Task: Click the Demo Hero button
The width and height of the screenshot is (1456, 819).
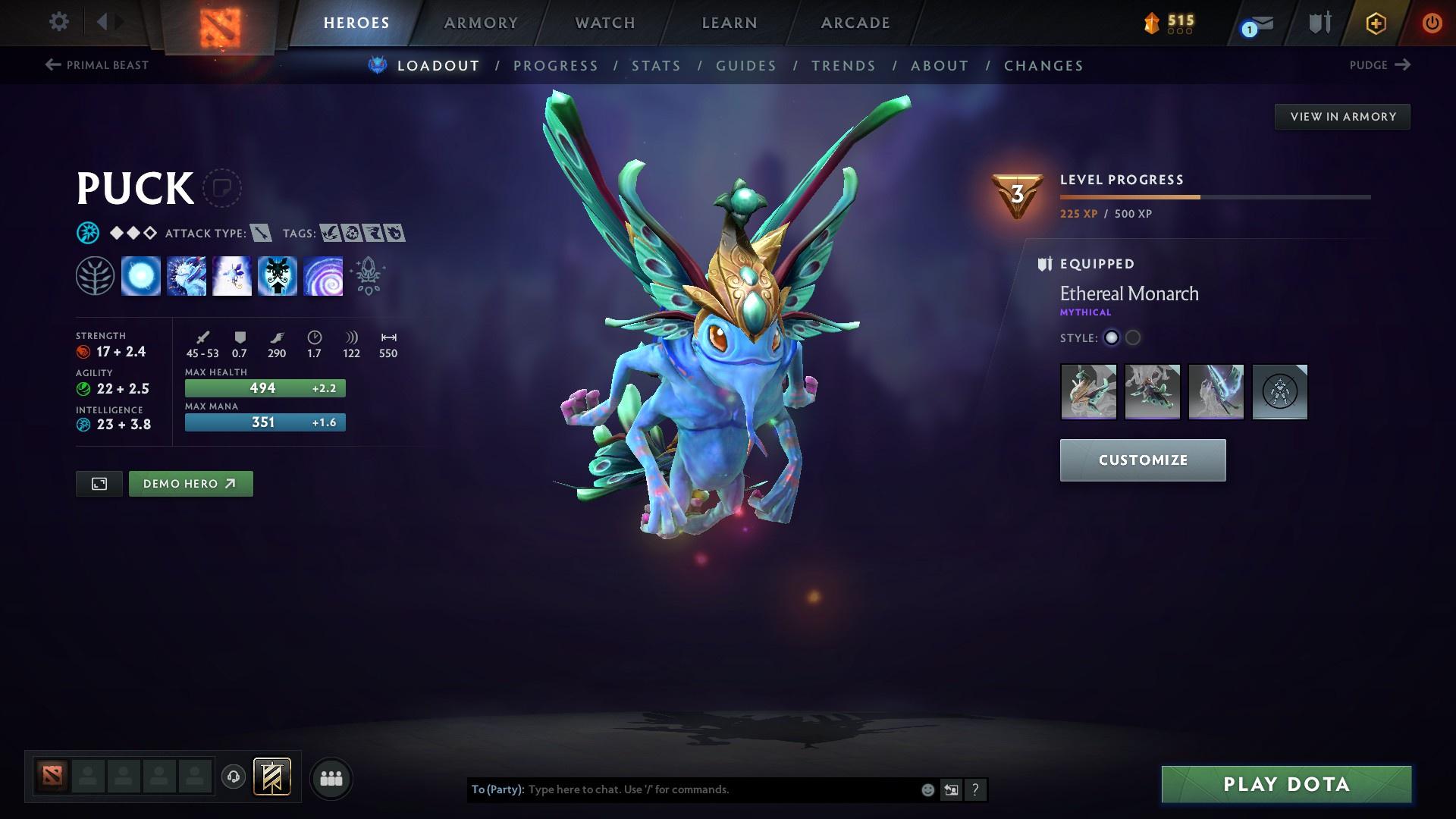Action: [x=190, y=483]
